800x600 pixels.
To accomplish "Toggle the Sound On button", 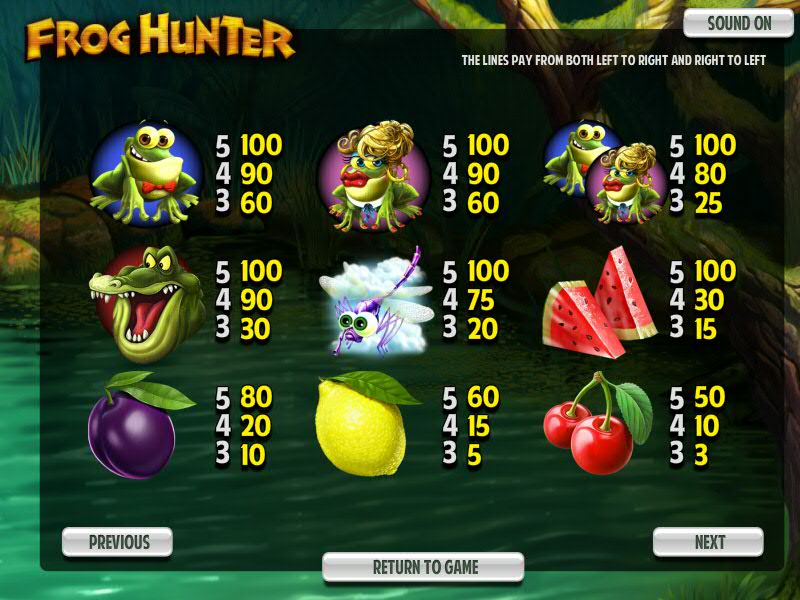I will click(x=739, y=24).
